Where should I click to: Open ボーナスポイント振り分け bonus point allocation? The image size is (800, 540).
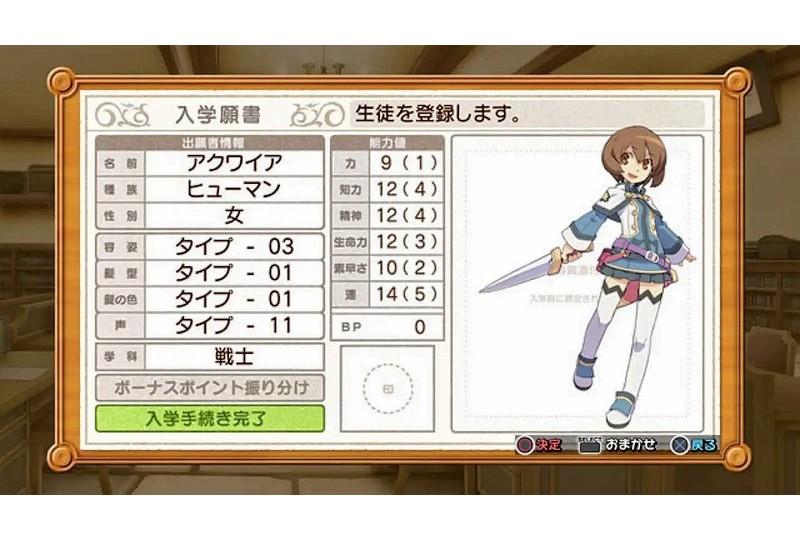click(210, 387)
